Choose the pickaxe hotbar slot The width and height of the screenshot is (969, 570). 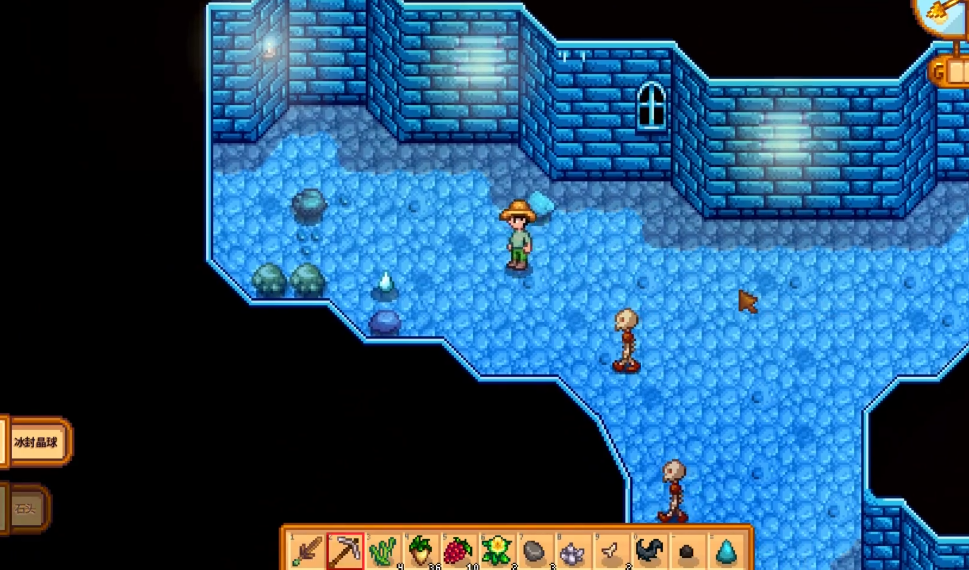[345, 549]
